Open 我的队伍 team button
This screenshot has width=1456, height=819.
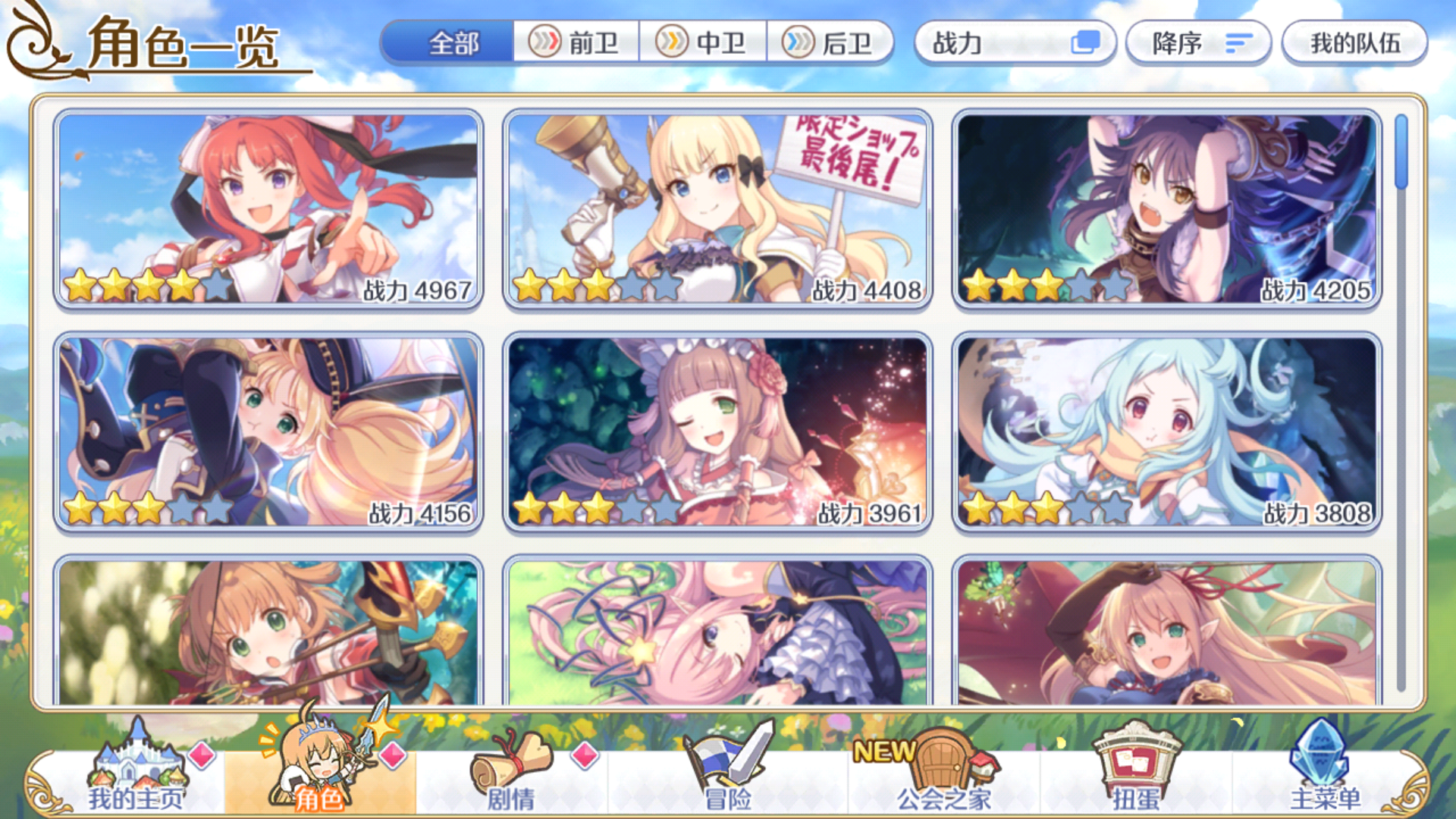1354,44
